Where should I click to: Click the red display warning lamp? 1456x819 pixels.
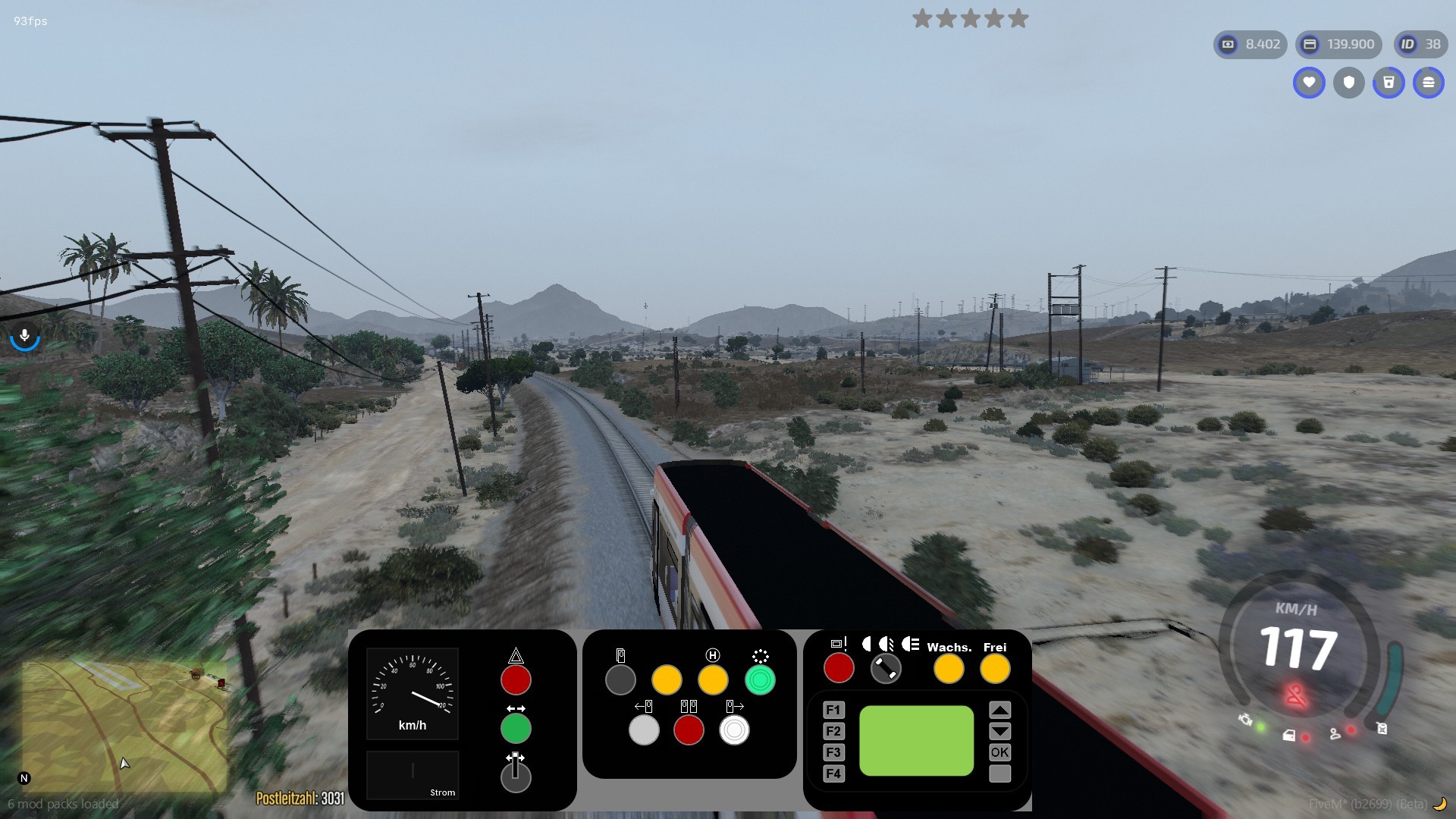tap(839, 668)
